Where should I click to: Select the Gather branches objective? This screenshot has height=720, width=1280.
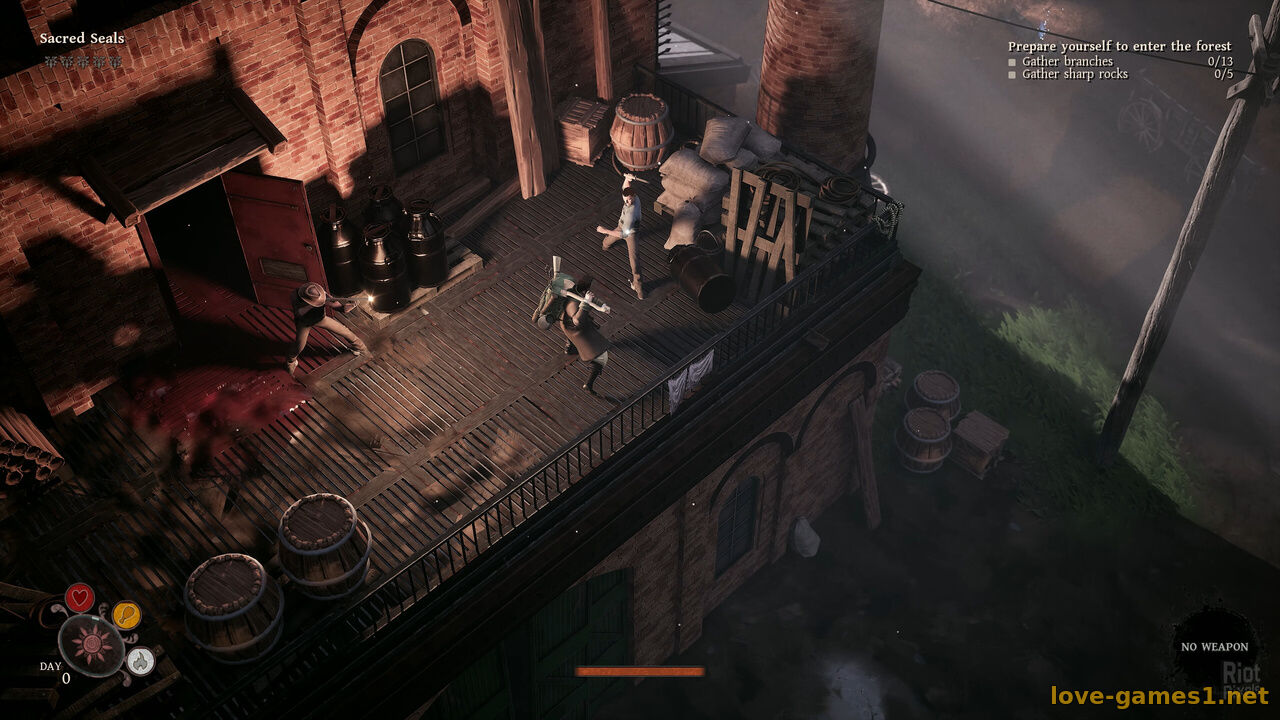[x=1067, y=61]
